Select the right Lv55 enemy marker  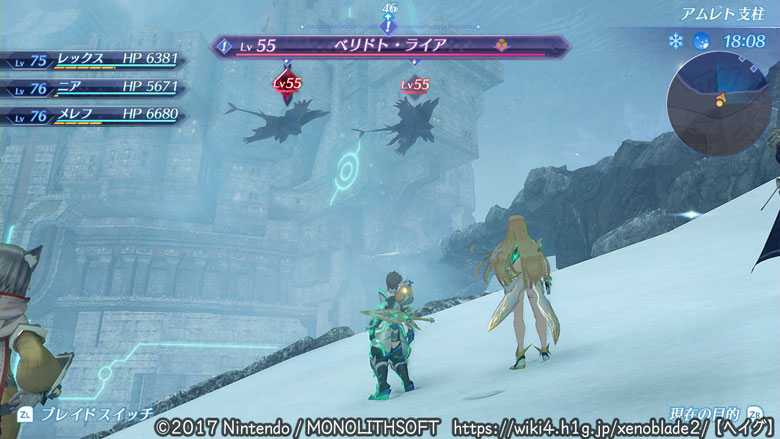(415, 85)
